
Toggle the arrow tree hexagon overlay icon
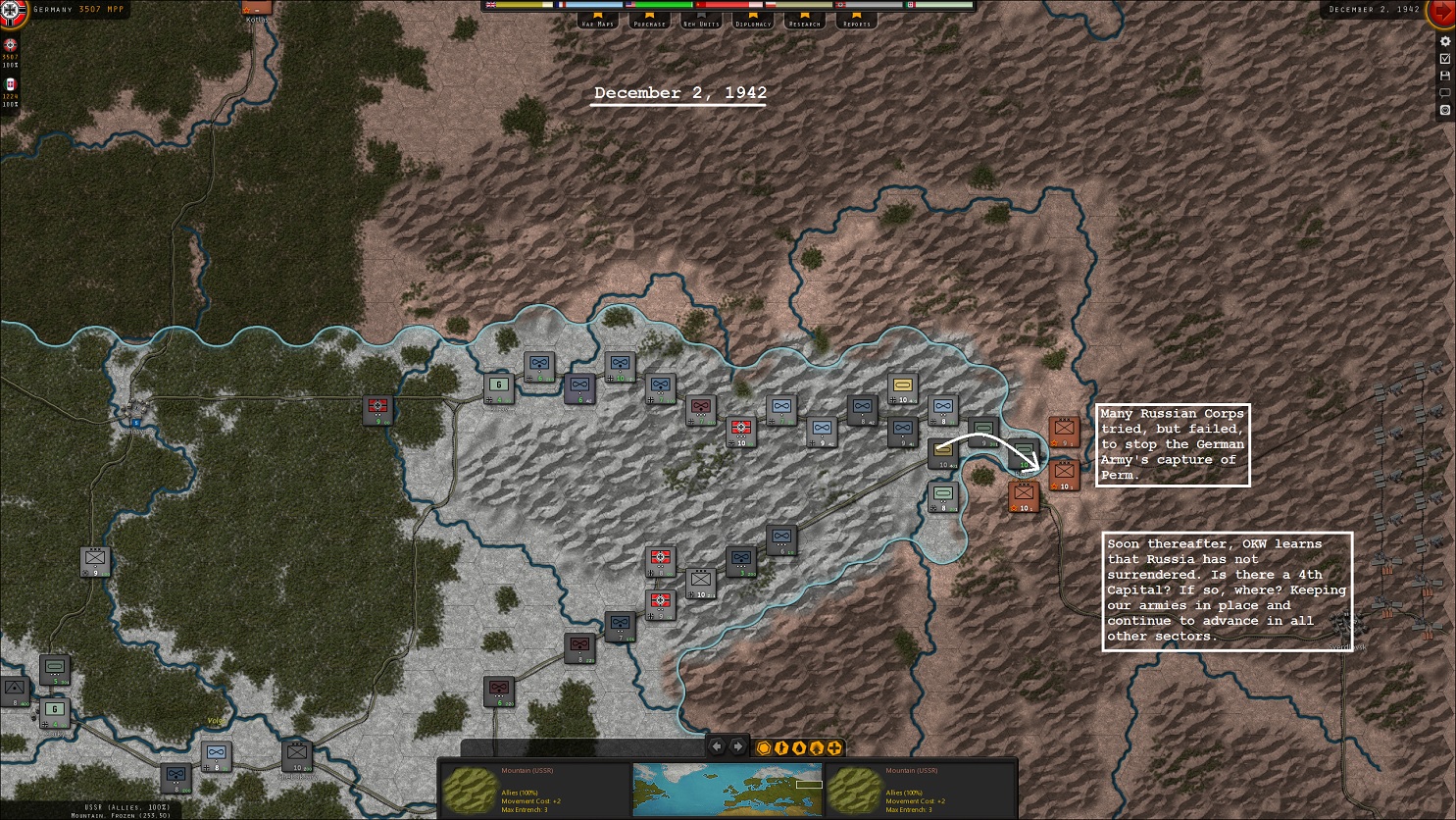(816, 747)
